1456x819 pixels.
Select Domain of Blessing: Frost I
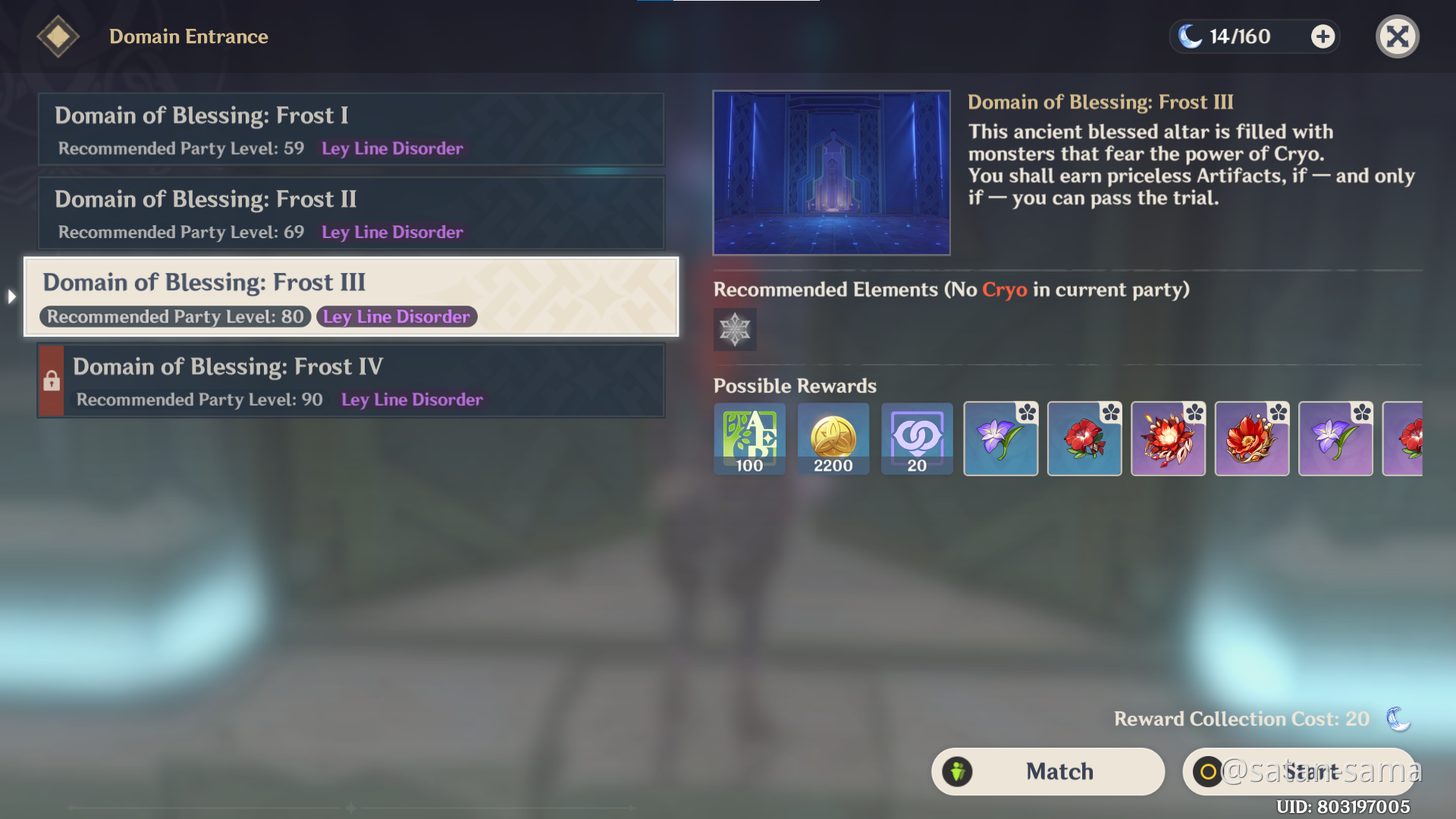point(350,129)
